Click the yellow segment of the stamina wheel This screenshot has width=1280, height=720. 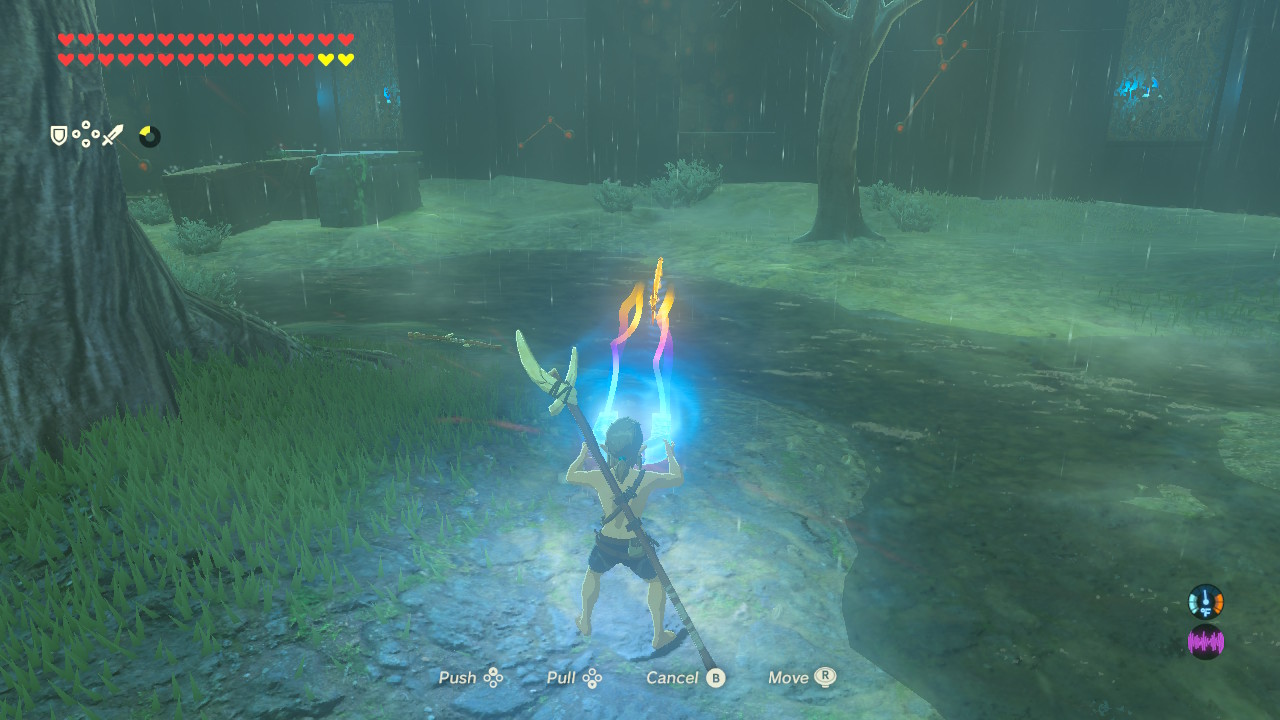coord(145,131)
